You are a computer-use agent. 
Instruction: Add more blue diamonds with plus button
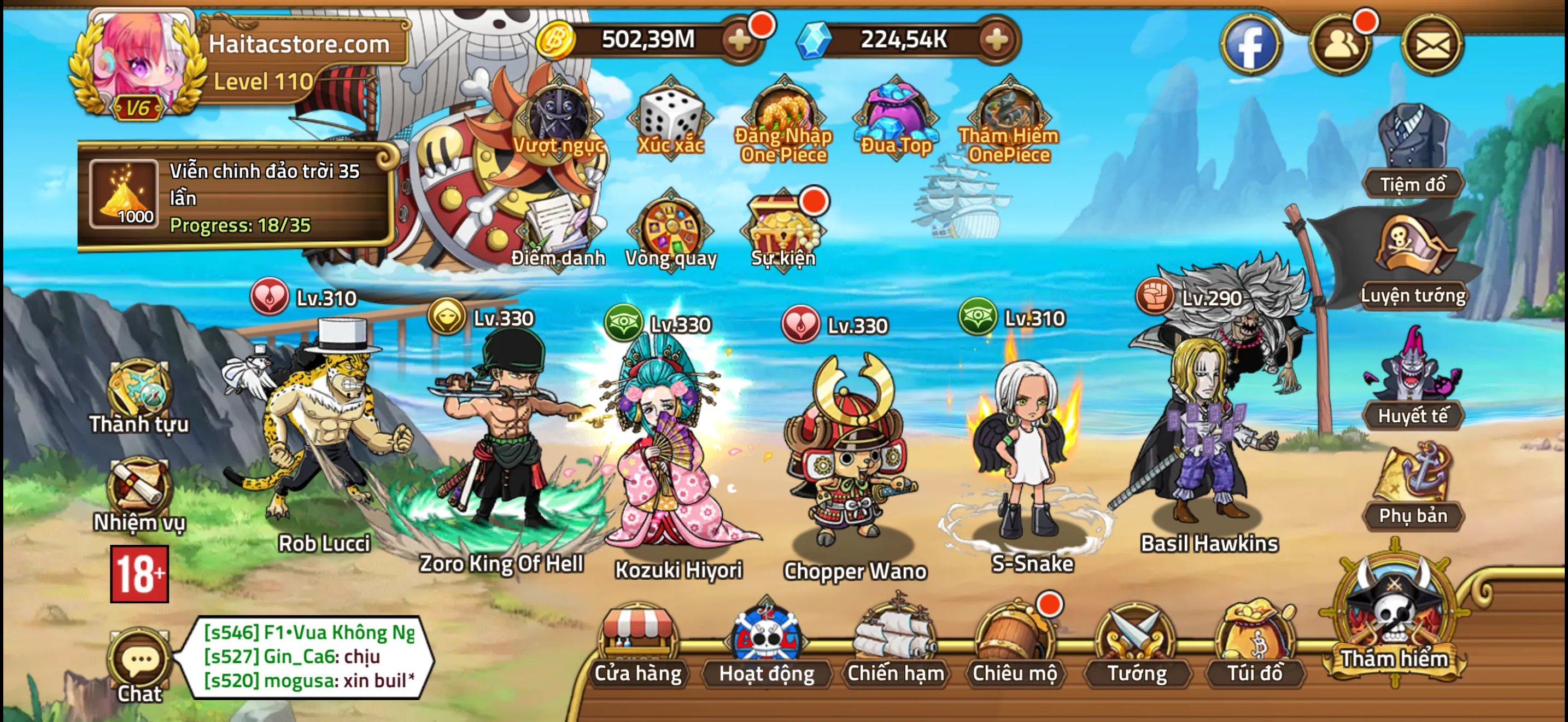[997, 41]
